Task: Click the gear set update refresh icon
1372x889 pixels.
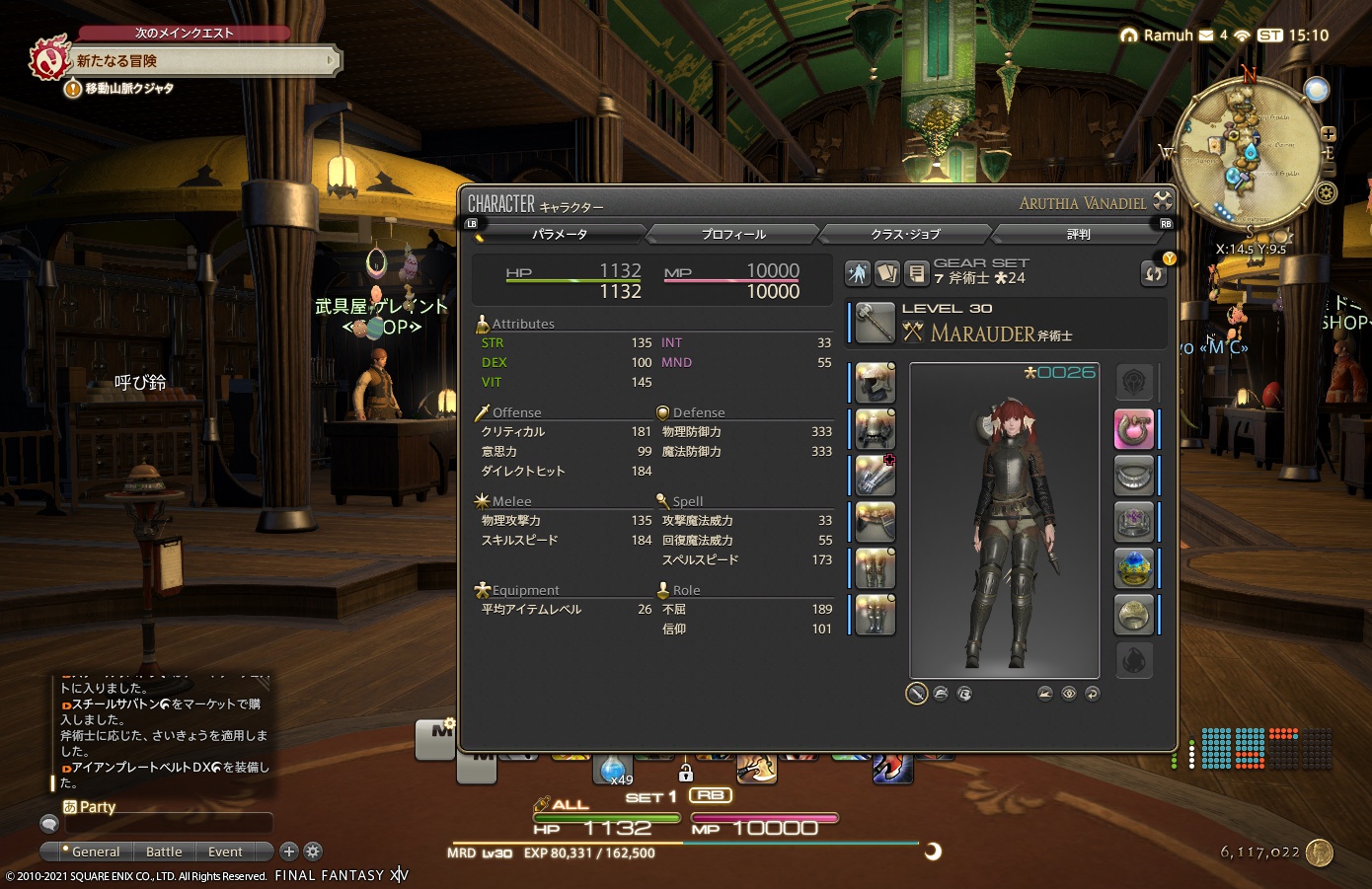Action: tap(1153, 273)
